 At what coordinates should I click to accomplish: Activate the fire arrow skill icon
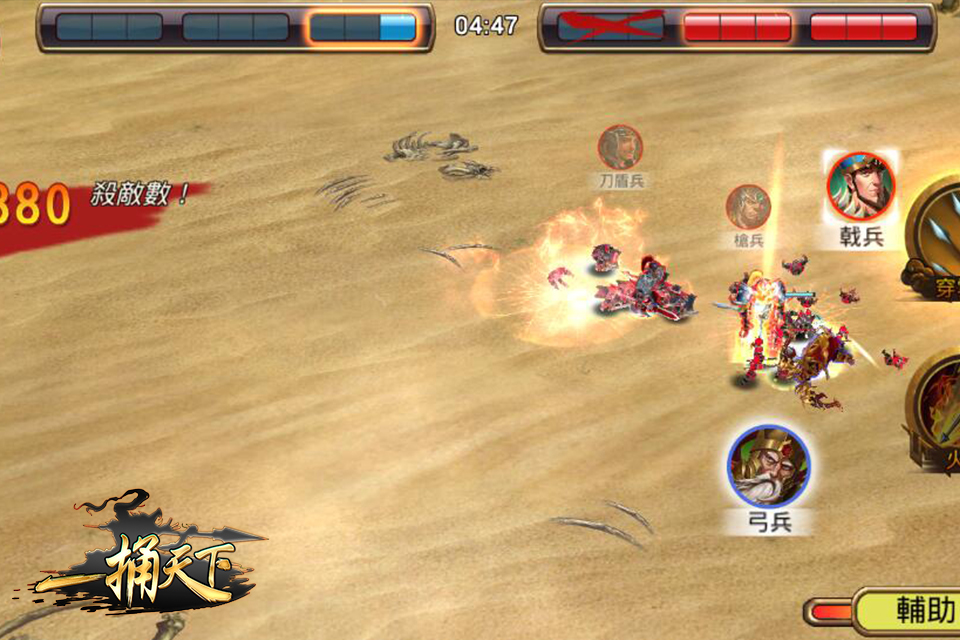click(938, 405)
